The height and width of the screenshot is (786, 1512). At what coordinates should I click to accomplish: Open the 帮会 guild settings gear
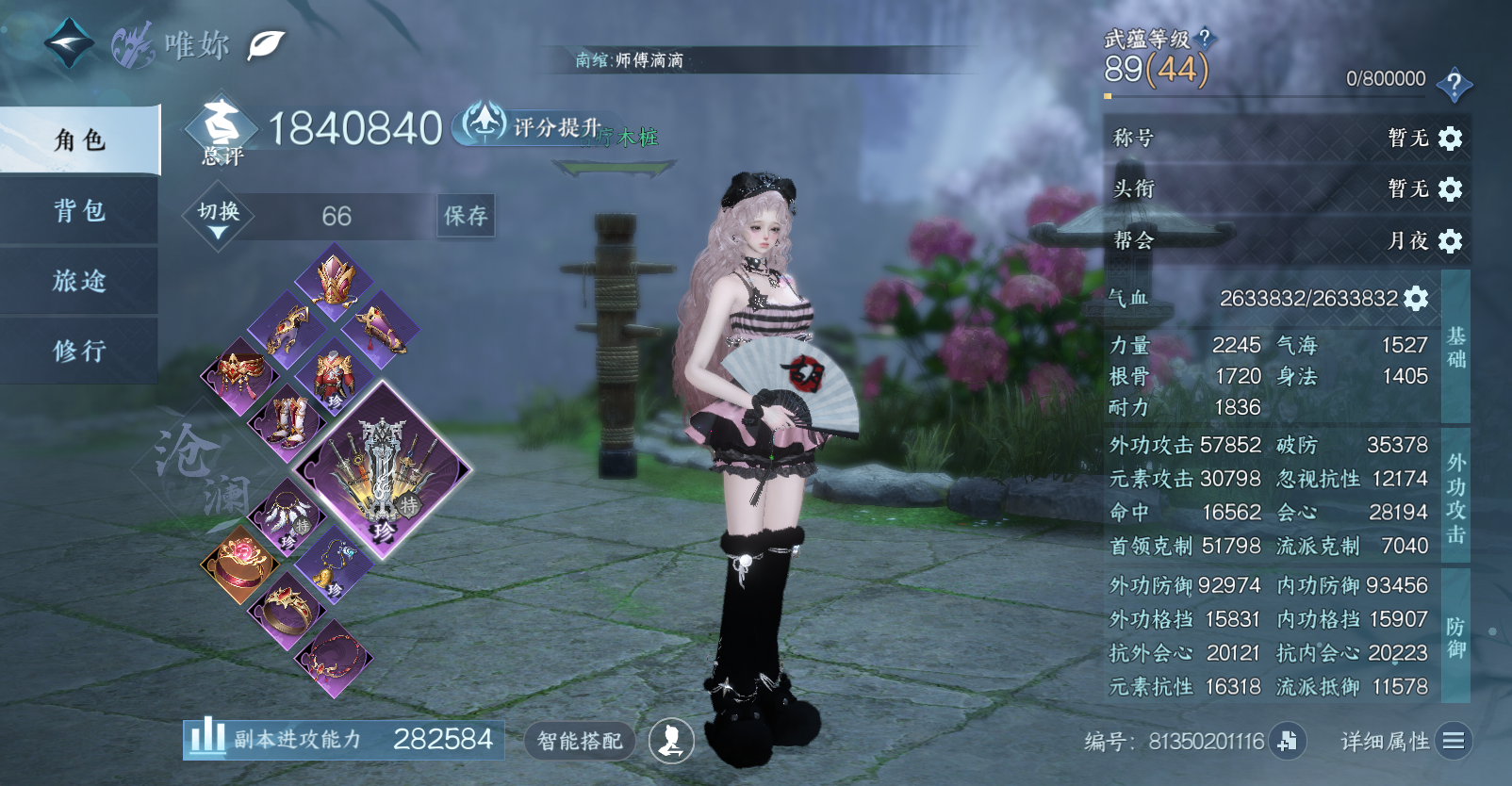(x=1450, y=241)
